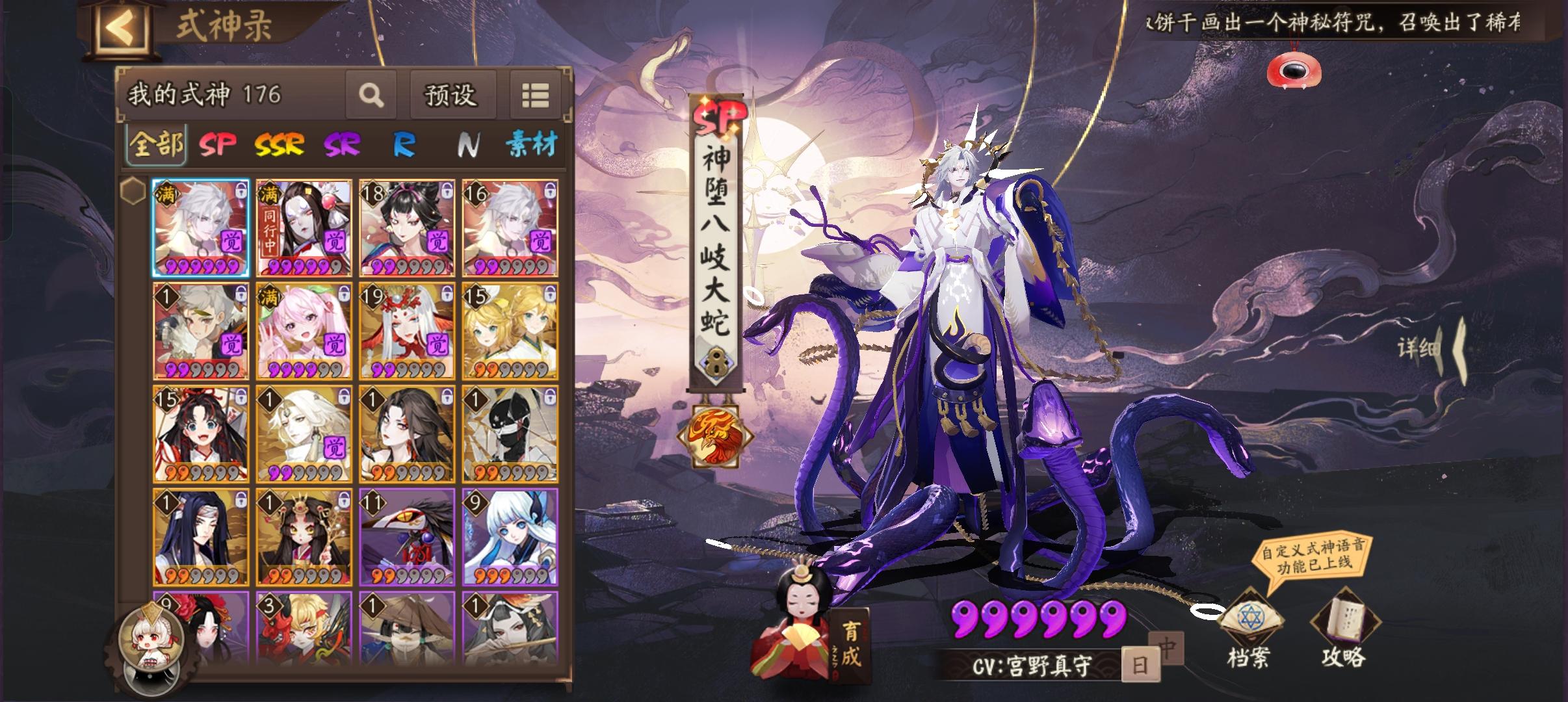Click the 预设 presets button
Viewport: 1568px width, 702px height.
point(452,95)
